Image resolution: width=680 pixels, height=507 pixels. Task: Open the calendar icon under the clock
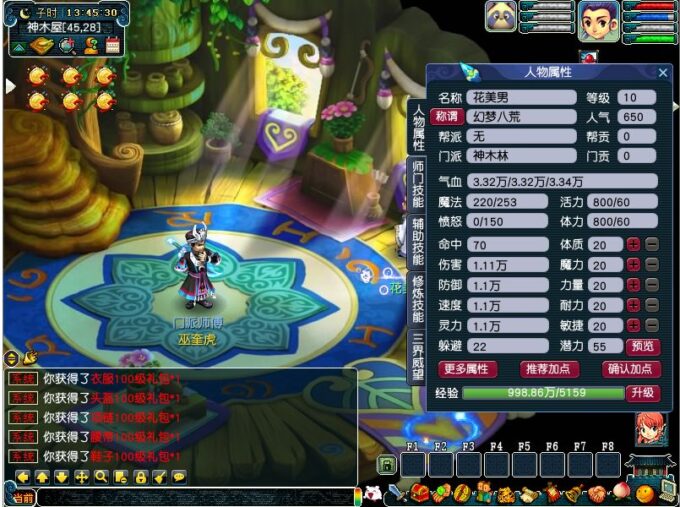point(112,45)
